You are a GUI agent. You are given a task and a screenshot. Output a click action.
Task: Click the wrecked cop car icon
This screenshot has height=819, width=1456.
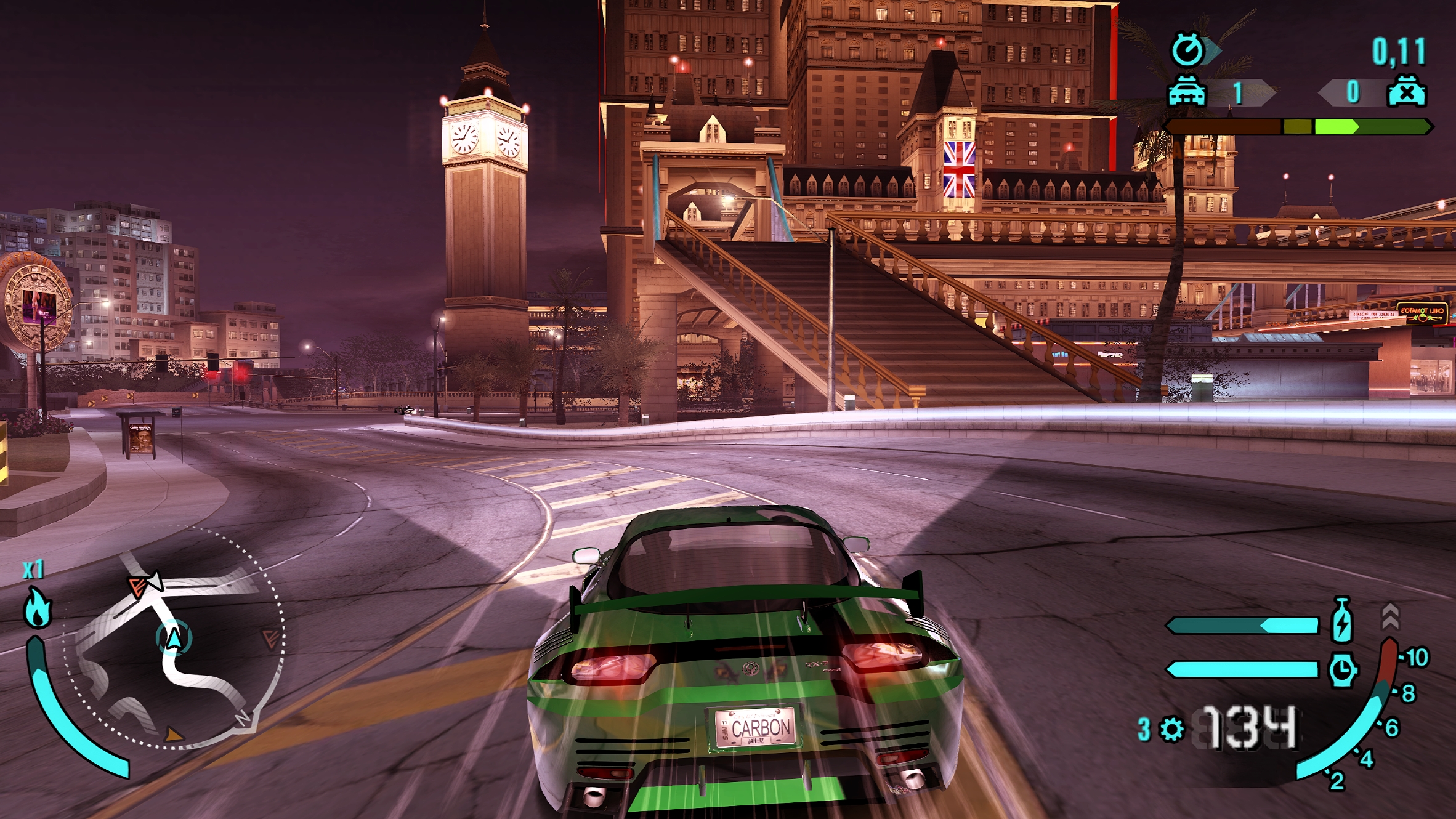point(1406,92)
